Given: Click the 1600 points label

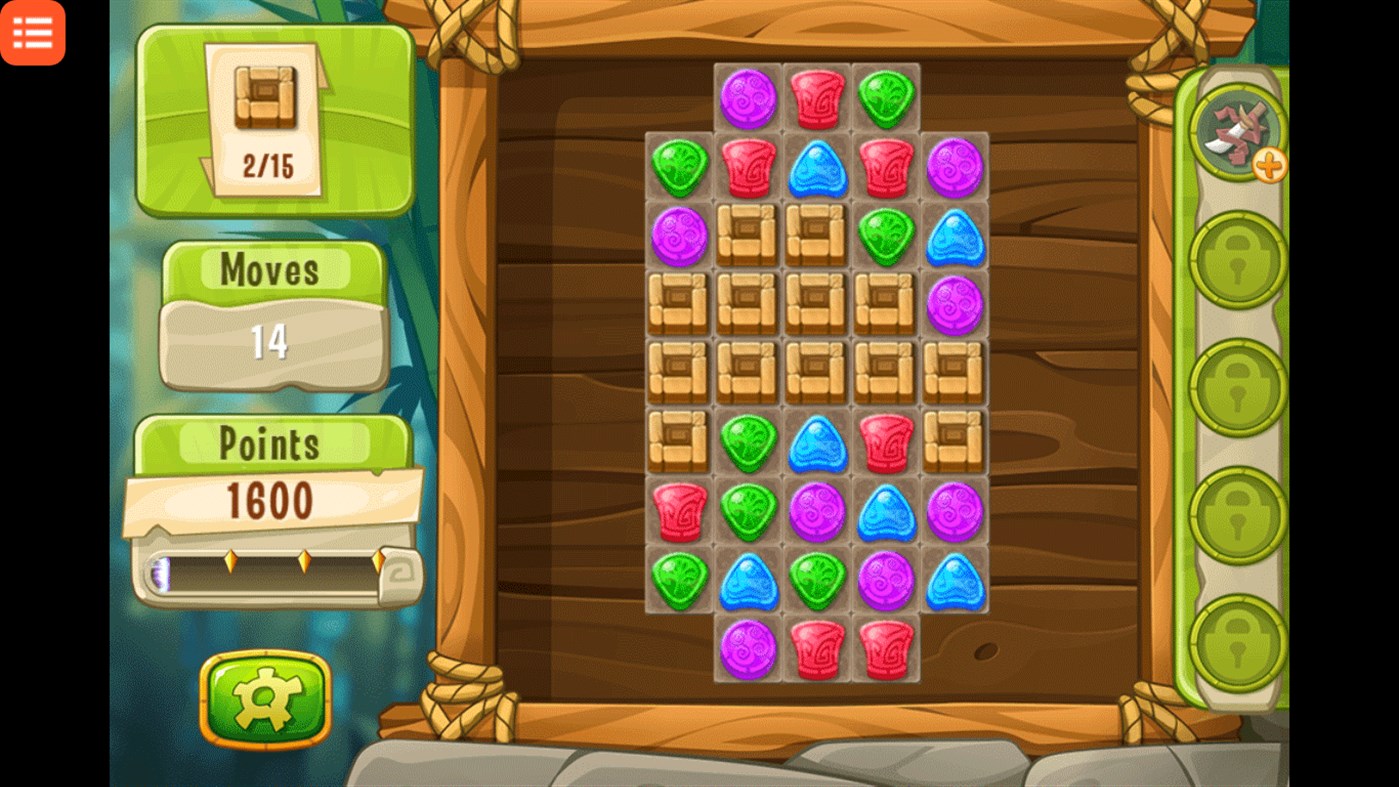Looking at the screenshot, I should 272,502.
